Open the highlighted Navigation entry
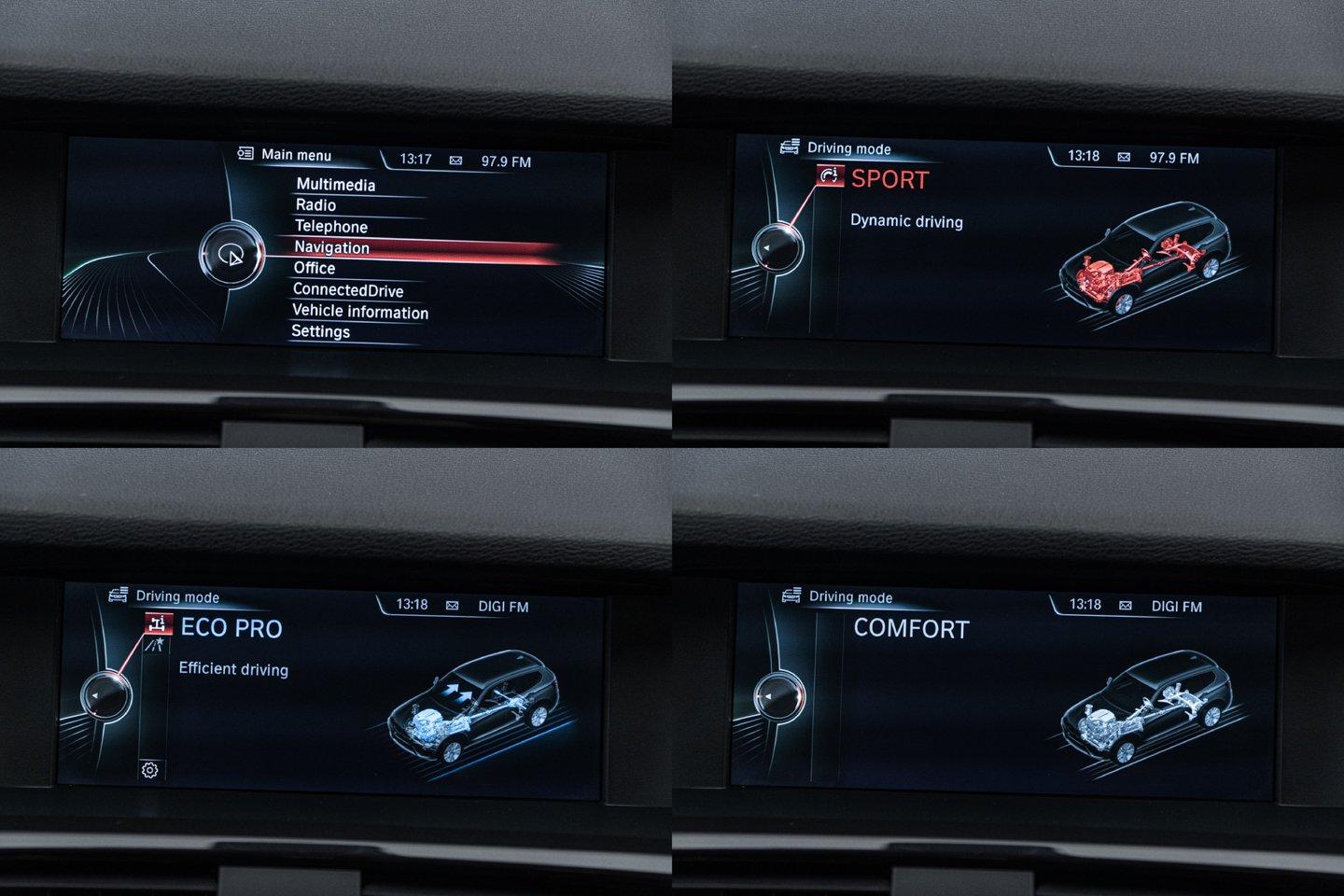The image size is (1344, 896). 332,247
